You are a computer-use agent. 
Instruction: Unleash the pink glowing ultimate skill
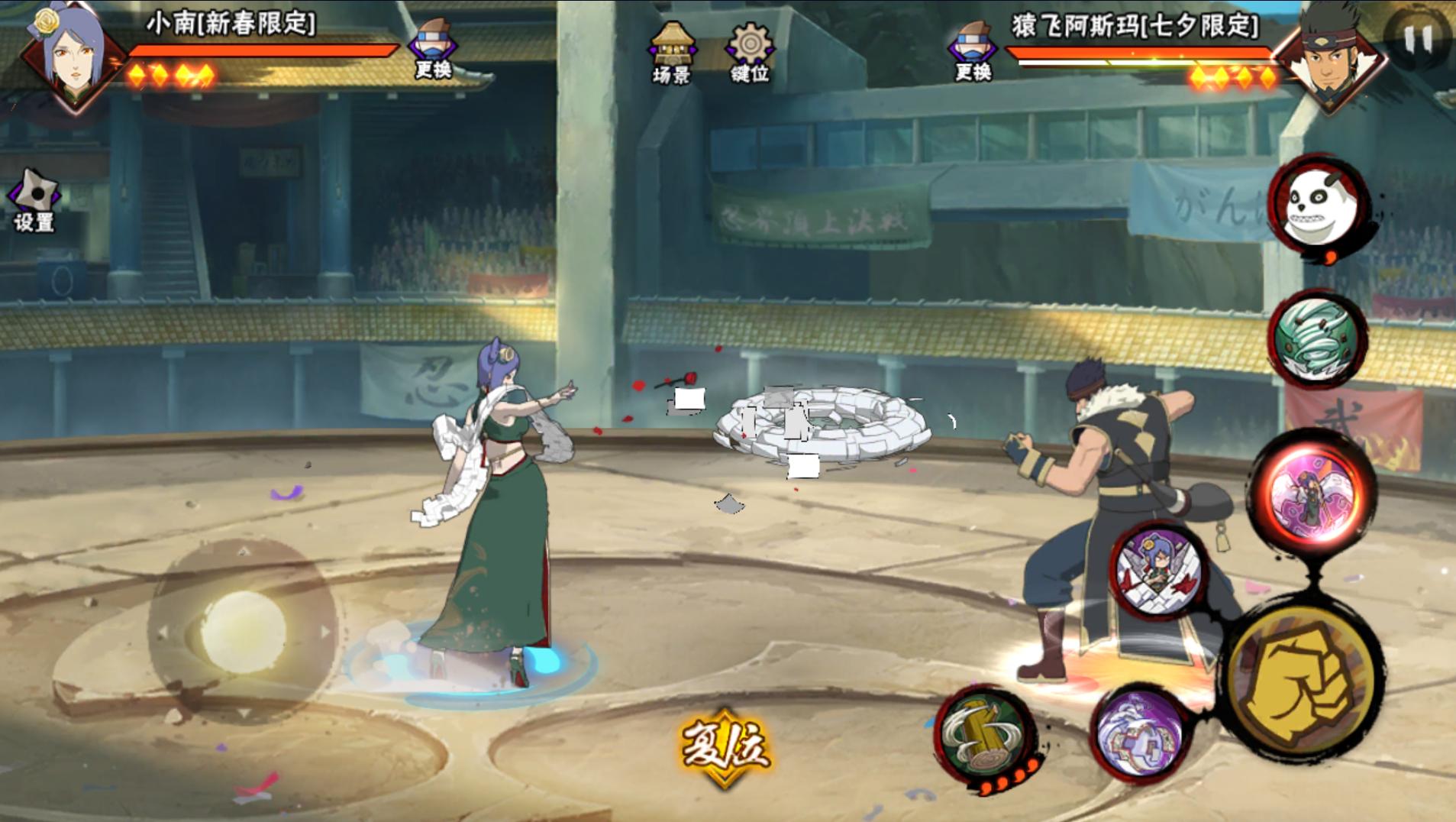tap(1313, 489)
